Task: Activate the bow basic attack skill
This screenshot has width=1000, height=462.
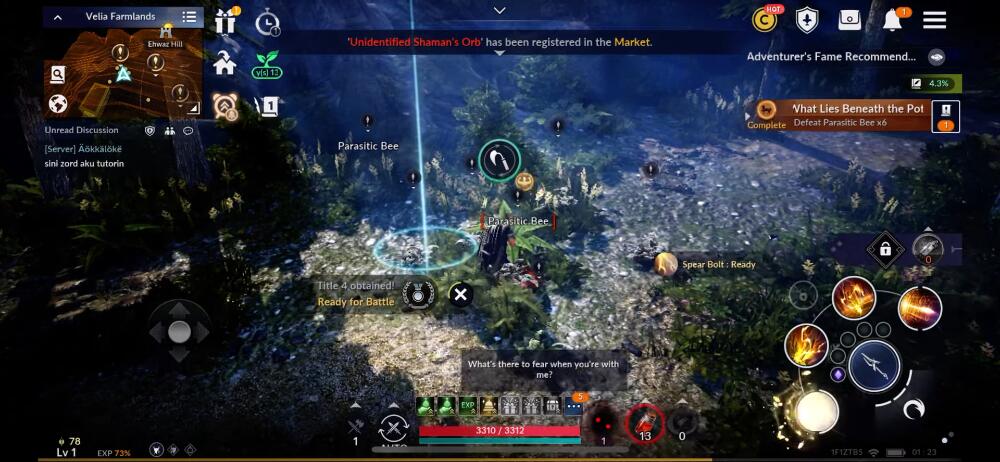Action: [874, 365]
